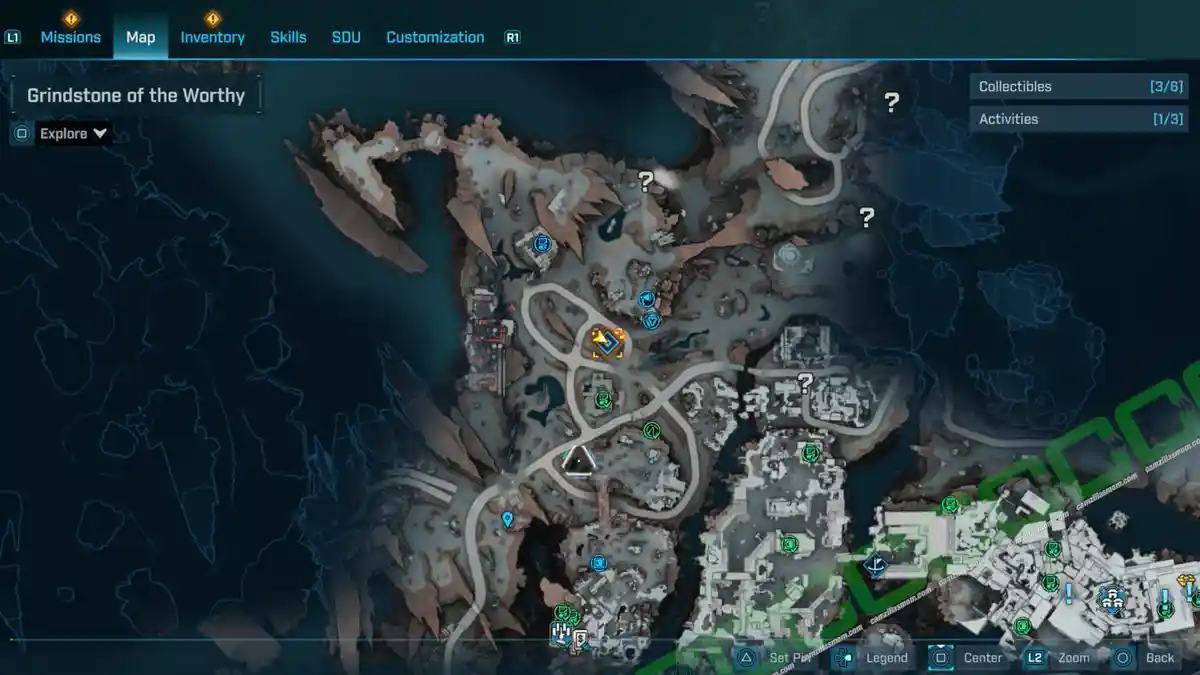The image size is (1200, 675).
Task: Go to the Skills tab
Action: [x=288, y=37]
